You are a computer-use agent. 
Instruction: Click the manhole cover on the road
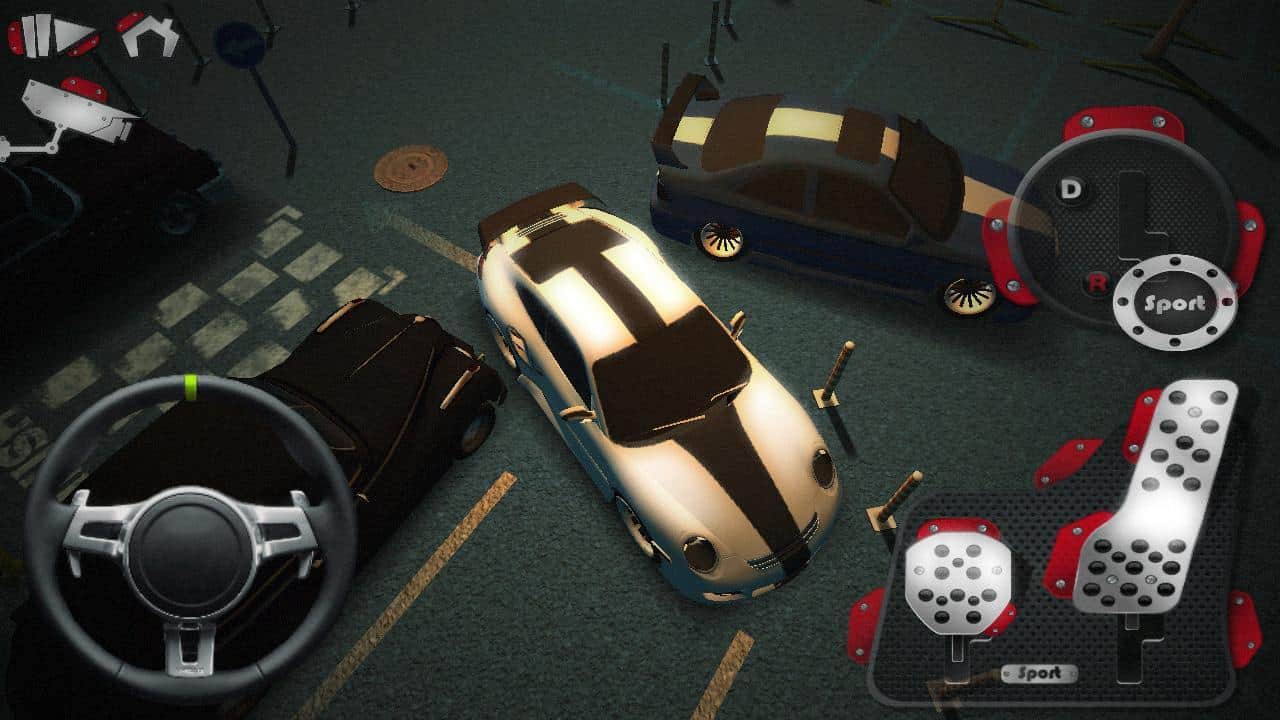pos(409,170)
